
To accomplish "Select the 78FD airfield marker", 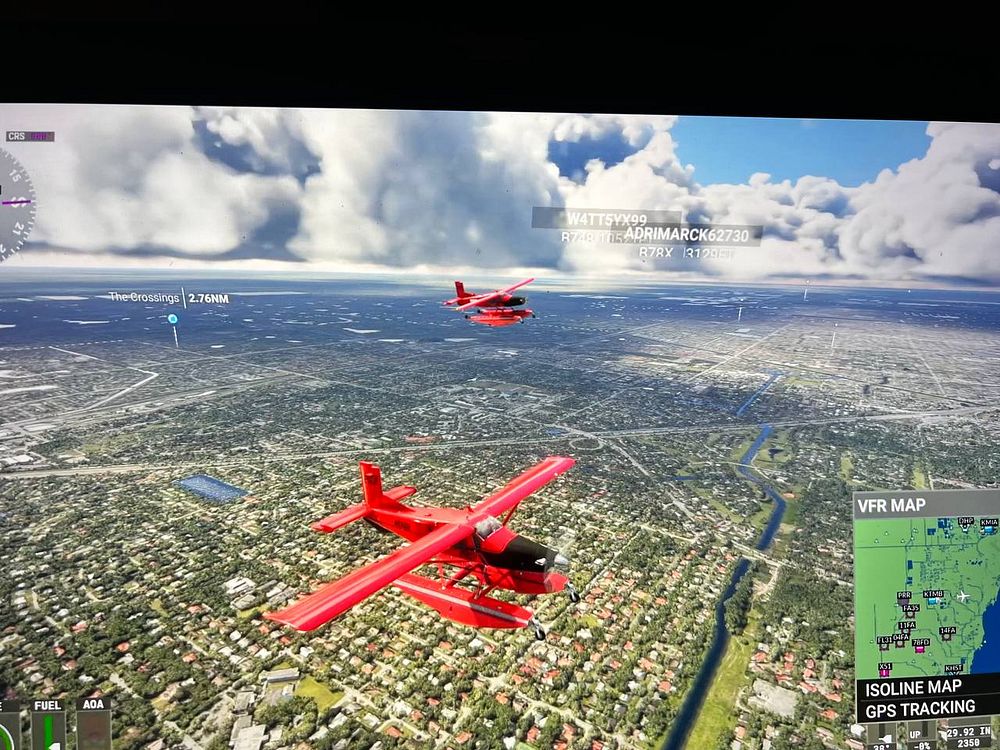I will coord(919,647).
